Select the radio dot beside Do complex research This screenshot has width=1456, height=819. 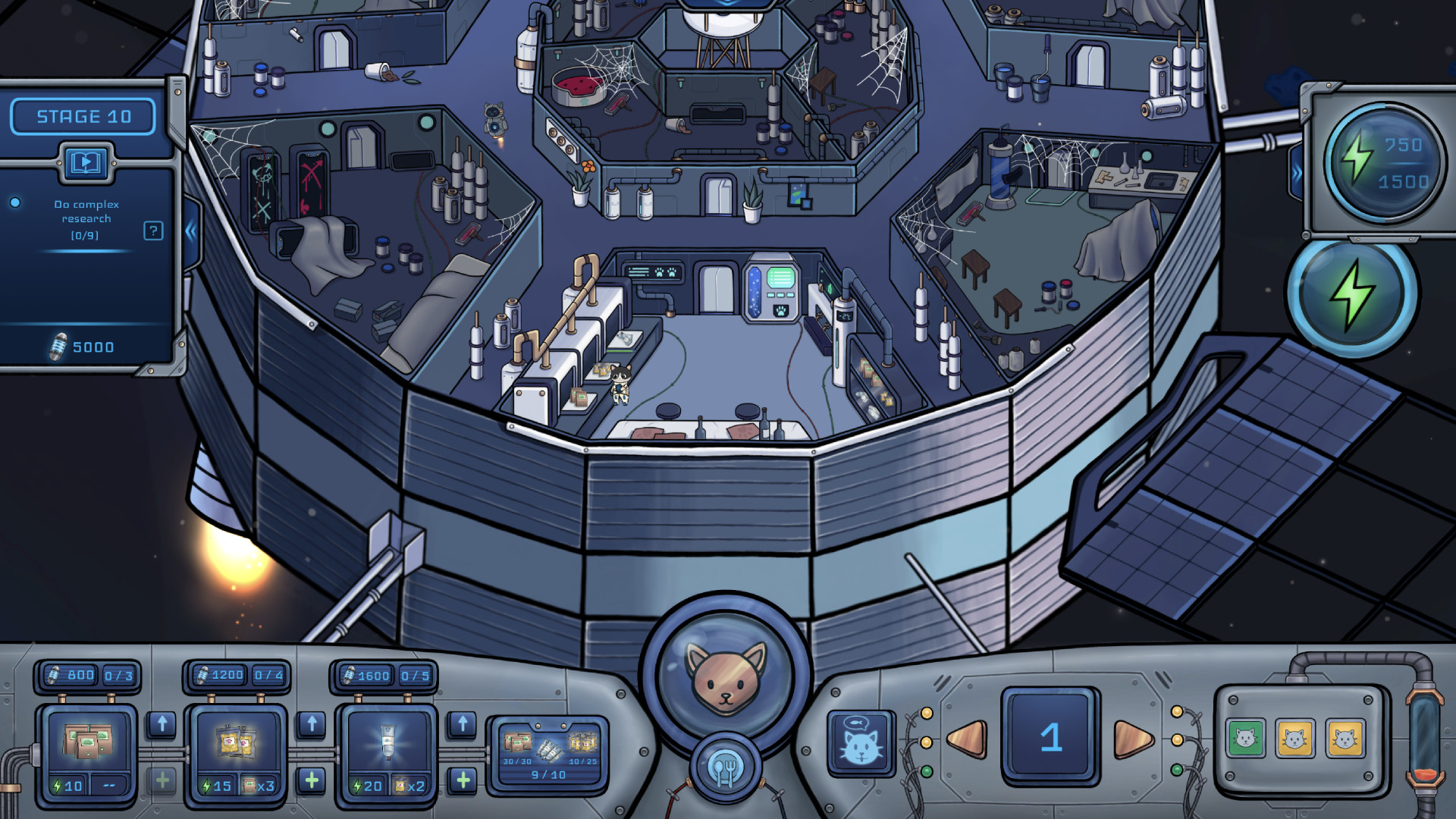tap(14, 203)
